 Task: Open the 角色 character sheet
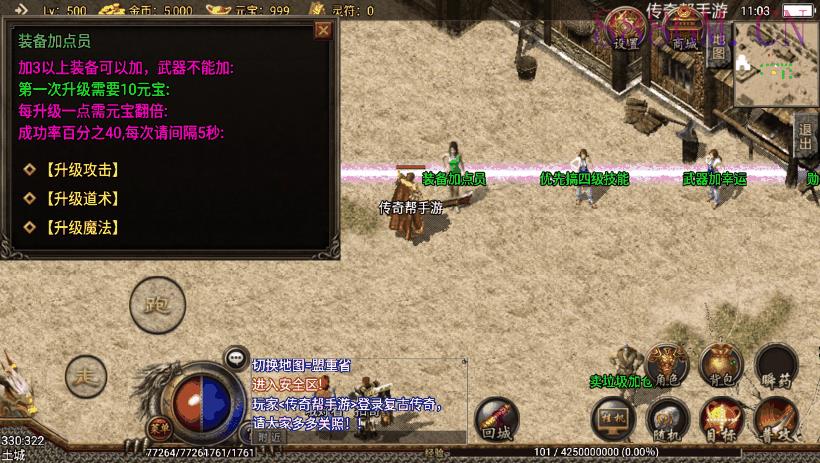(666, 364)
